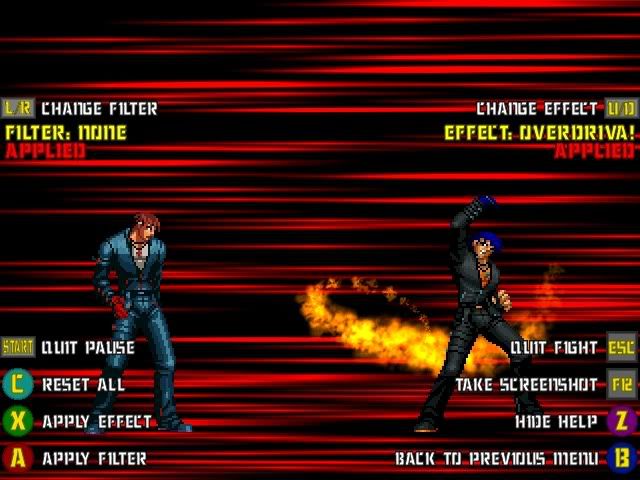Screen dimensions: 640x480
Task: Hide the help overlay with Hide Help
Action: pos(556,422)
